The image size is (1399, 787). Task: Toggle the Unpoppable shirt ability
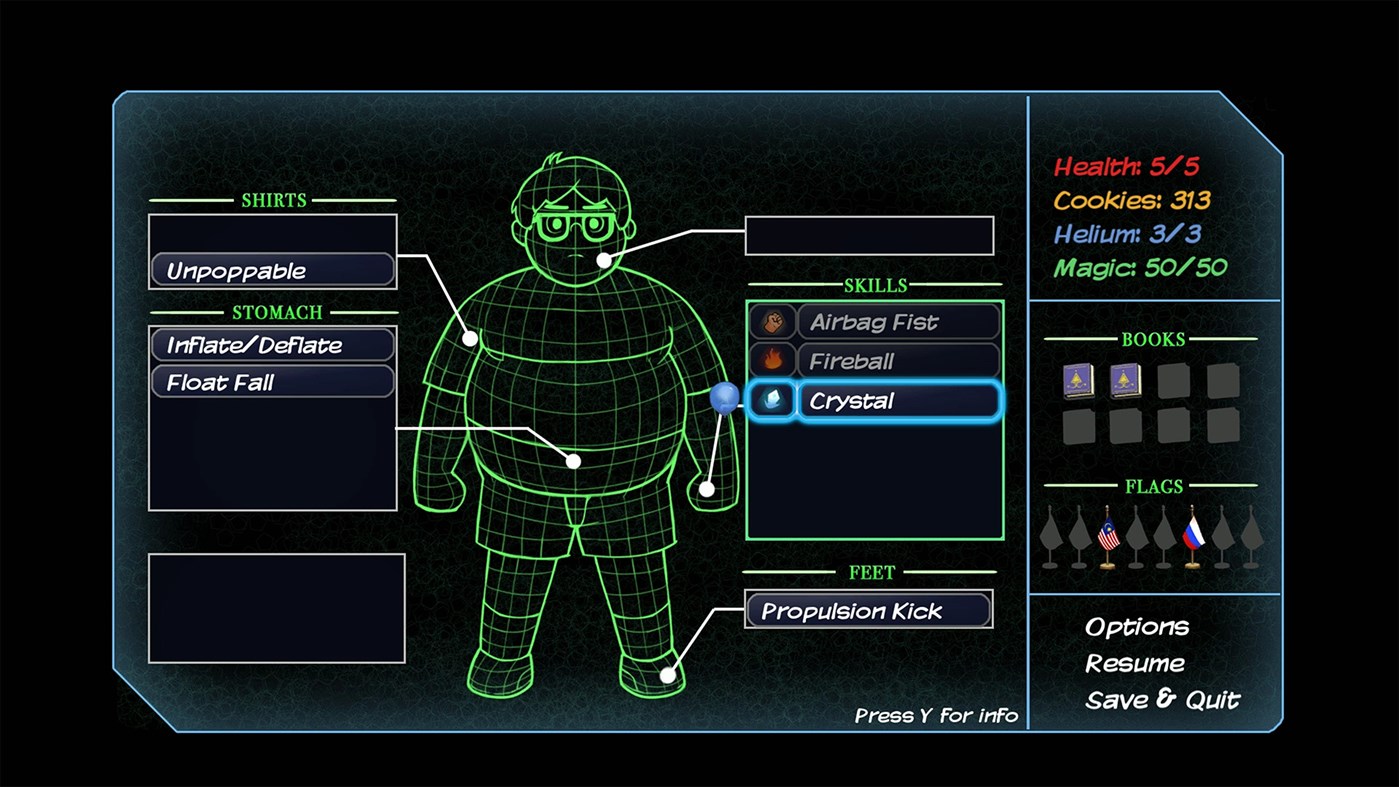(x=272, y=269)
